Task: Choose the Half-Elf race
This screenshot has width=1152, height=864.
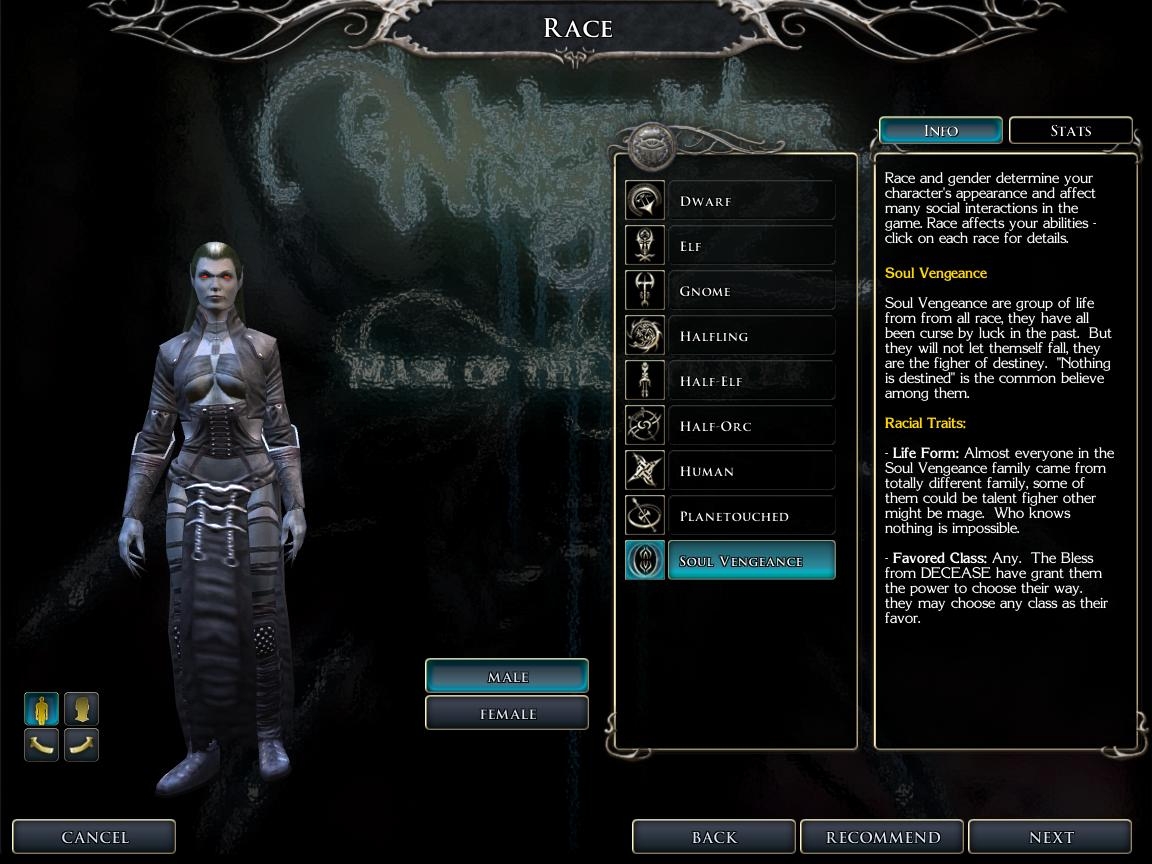Action: coord(750,381)
